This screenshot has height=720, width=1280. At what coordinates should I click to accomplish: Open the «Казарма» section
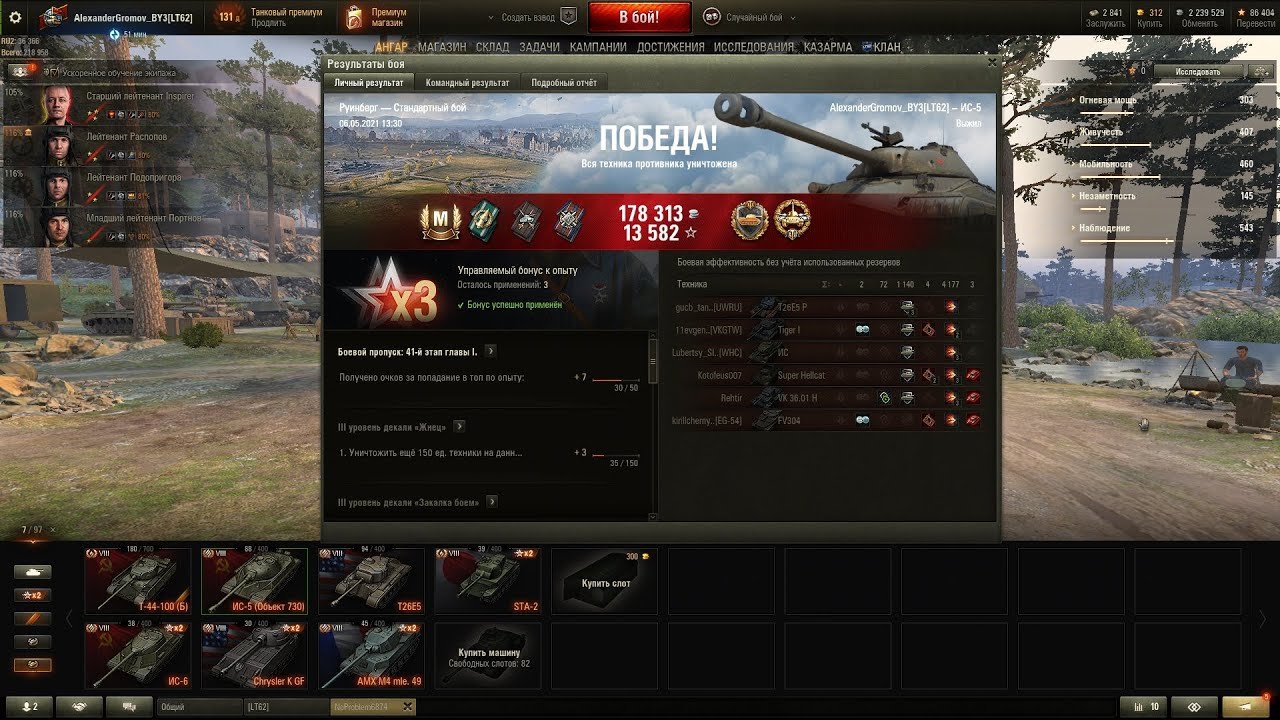828,47
